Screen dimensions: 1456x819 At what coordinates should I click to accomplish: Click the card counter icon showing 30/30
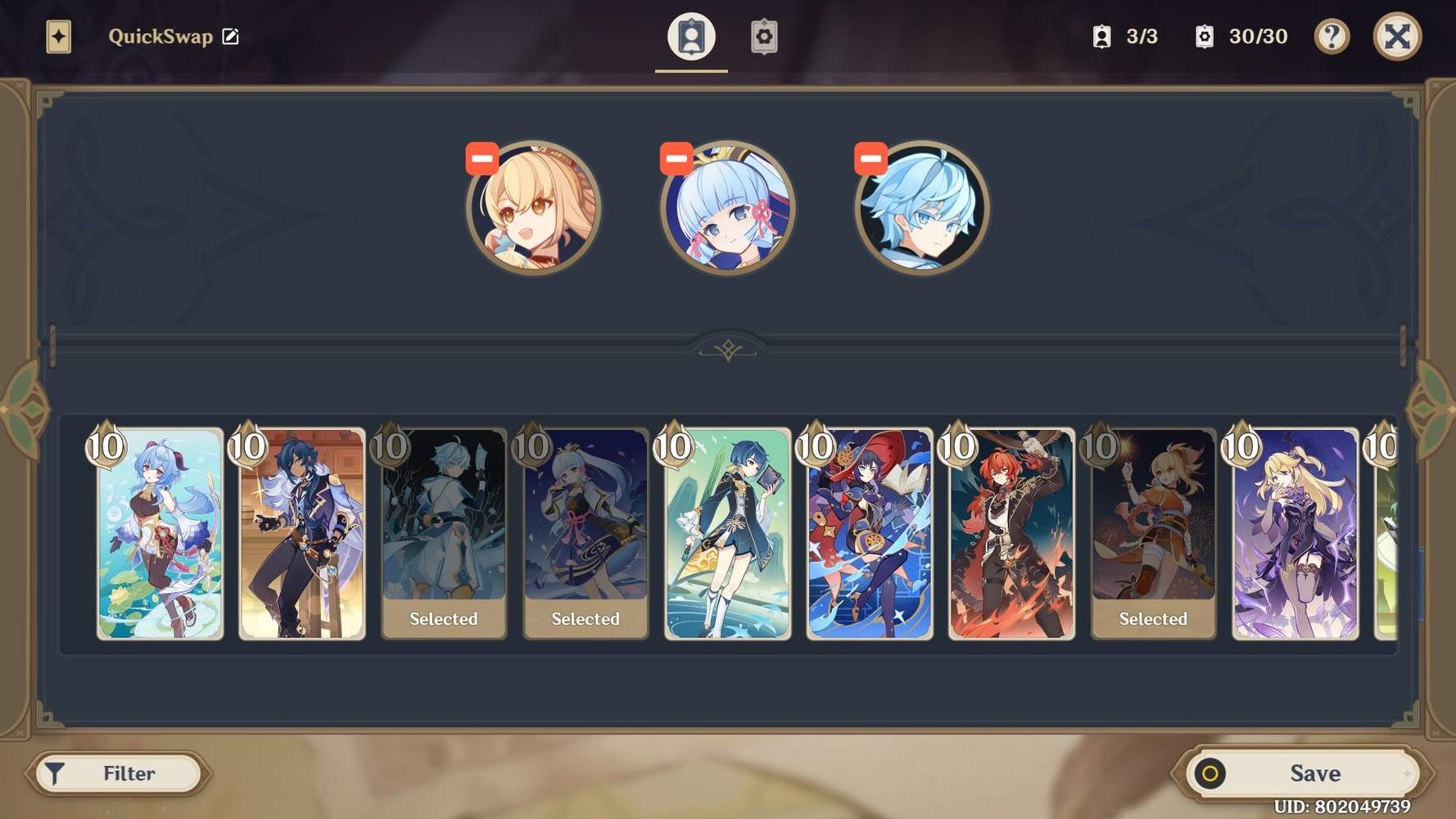coord(1204,37)
